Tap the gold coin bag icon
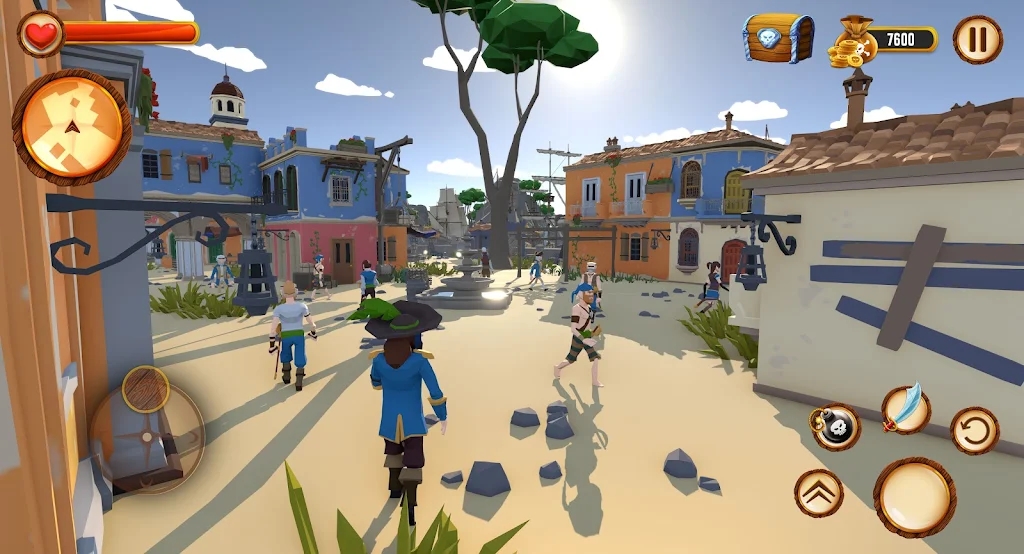This screenshot has width=1024, height=554. coord(853,42)
